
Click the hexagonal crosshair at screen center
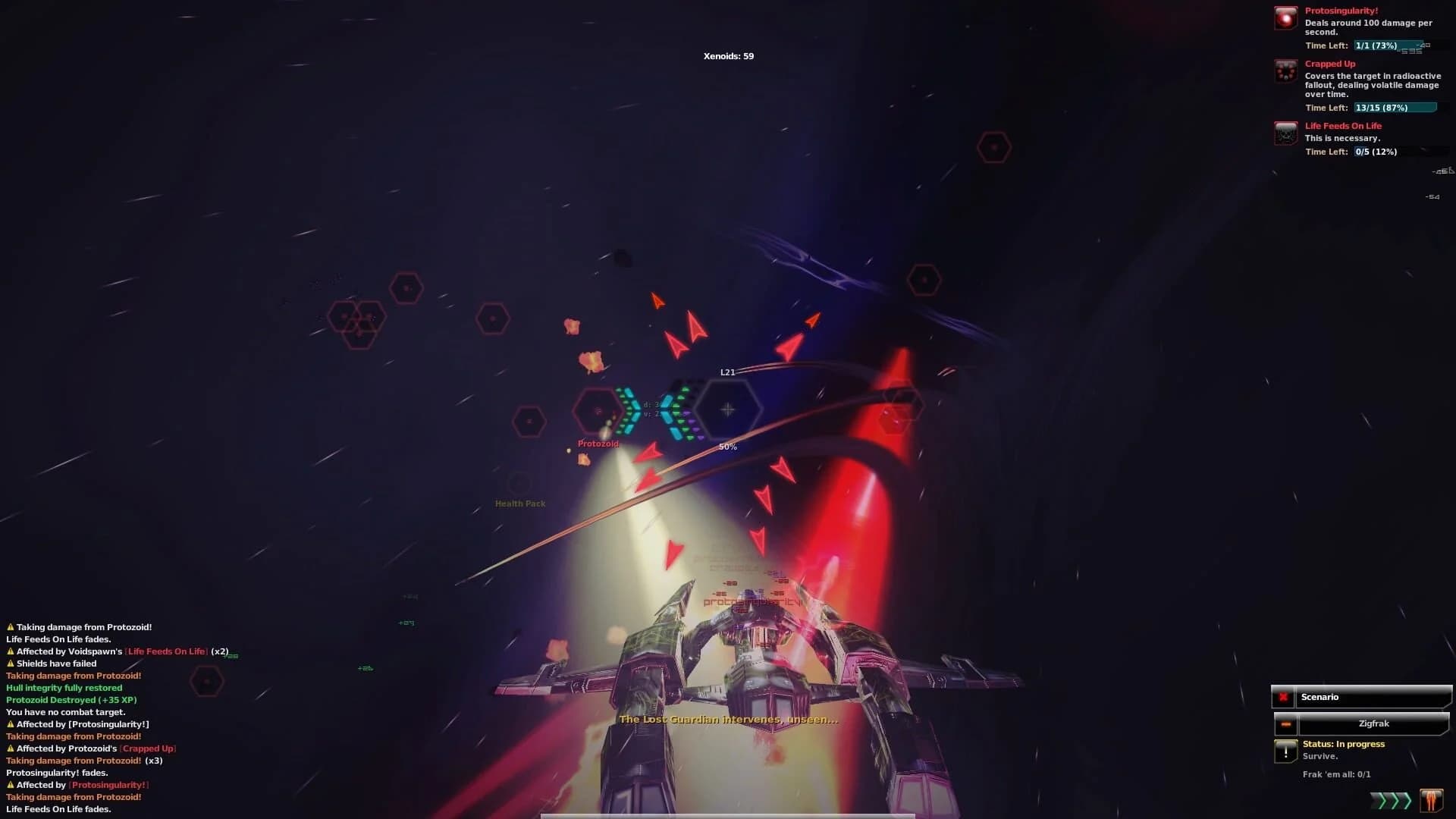point(728,409)
